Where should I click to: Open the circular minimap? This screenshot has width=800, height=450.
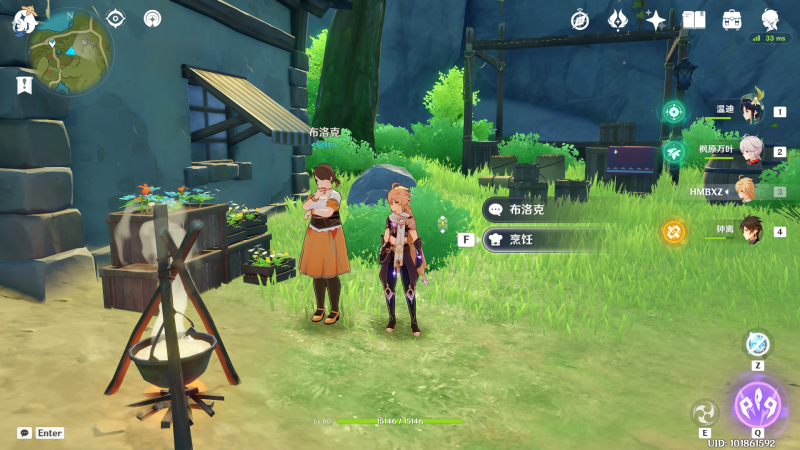click(70, 50)
